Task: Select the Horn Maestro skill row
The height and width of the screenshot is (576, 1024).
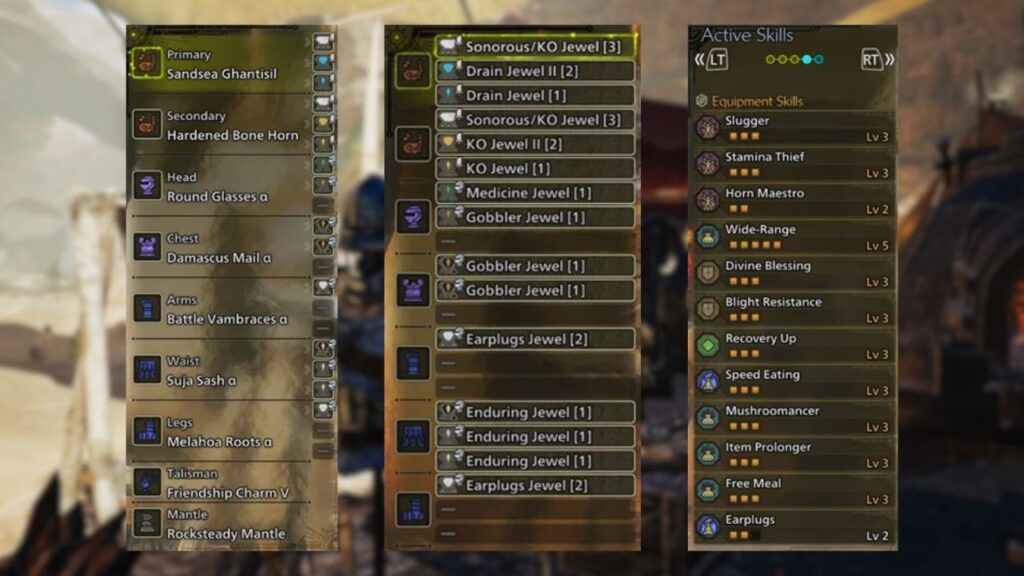Action: [x=792, y=200]
